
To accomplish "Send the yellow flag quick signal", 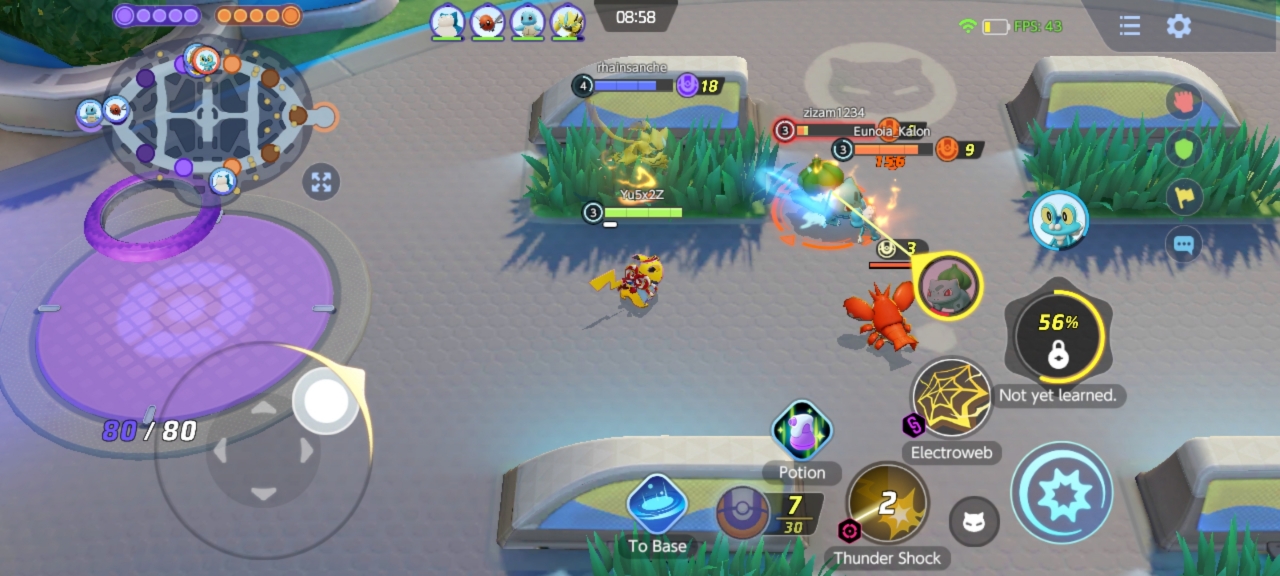I will [1185, 197].
